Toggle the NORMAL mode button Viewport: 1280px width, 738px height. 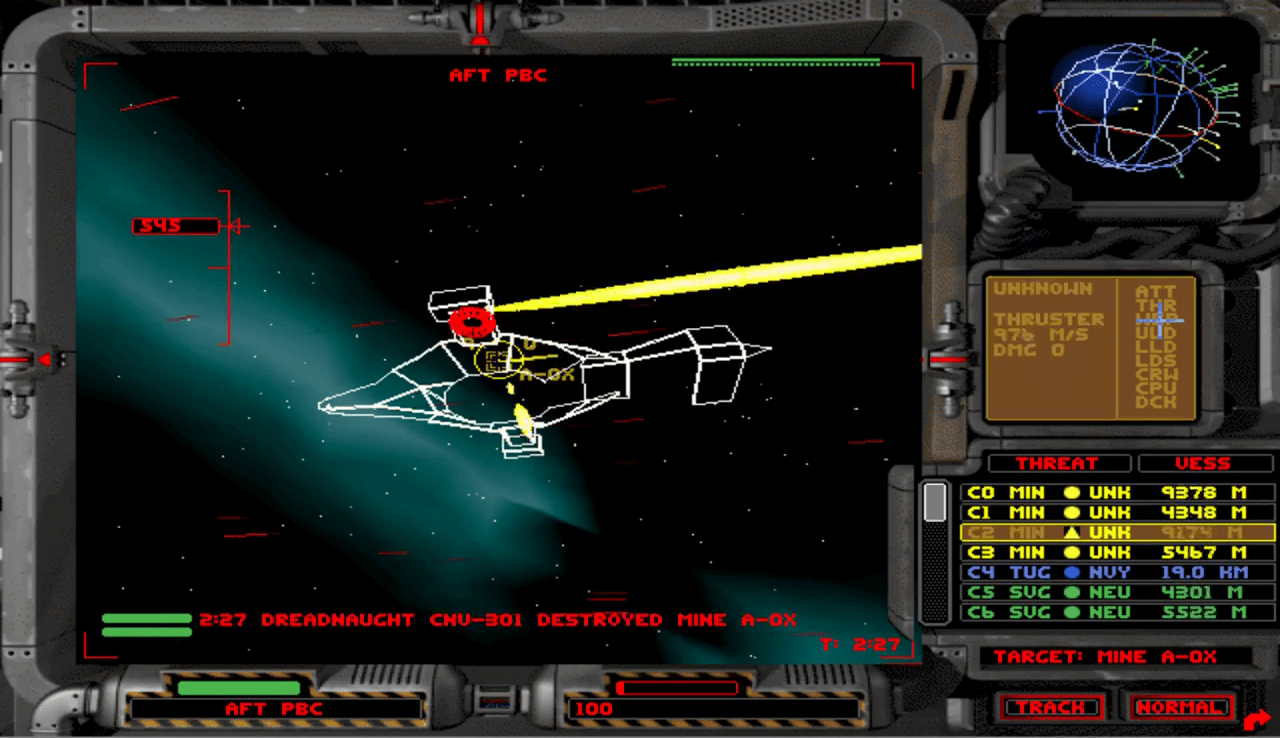[x=1180, y=707]
